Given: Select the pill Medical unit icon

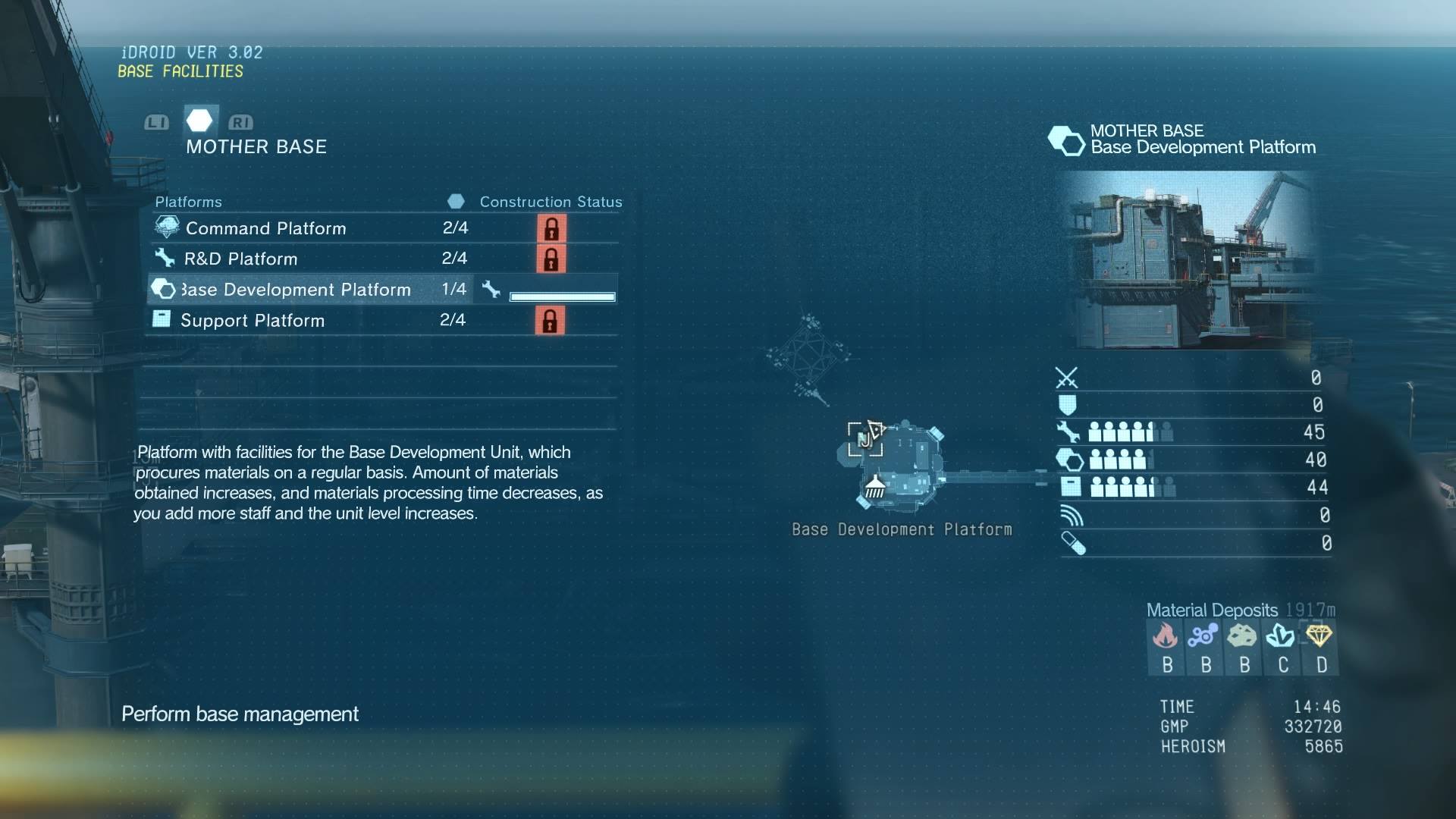Looking at the screenshot, I should pos(1073,544).
